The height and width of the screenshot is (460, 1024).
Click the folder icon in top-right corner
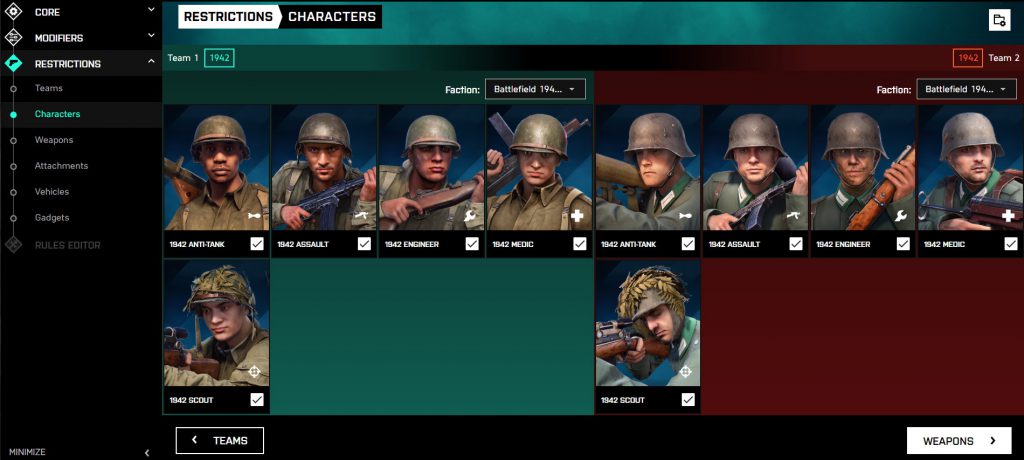998,20
